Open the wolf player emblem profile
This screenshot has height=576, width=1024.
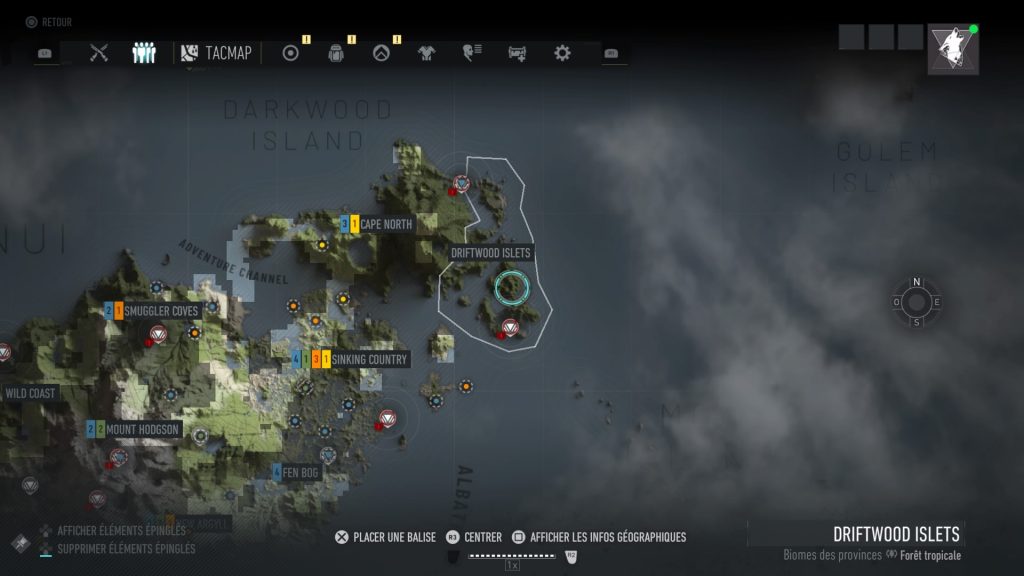tap(952, 49)
